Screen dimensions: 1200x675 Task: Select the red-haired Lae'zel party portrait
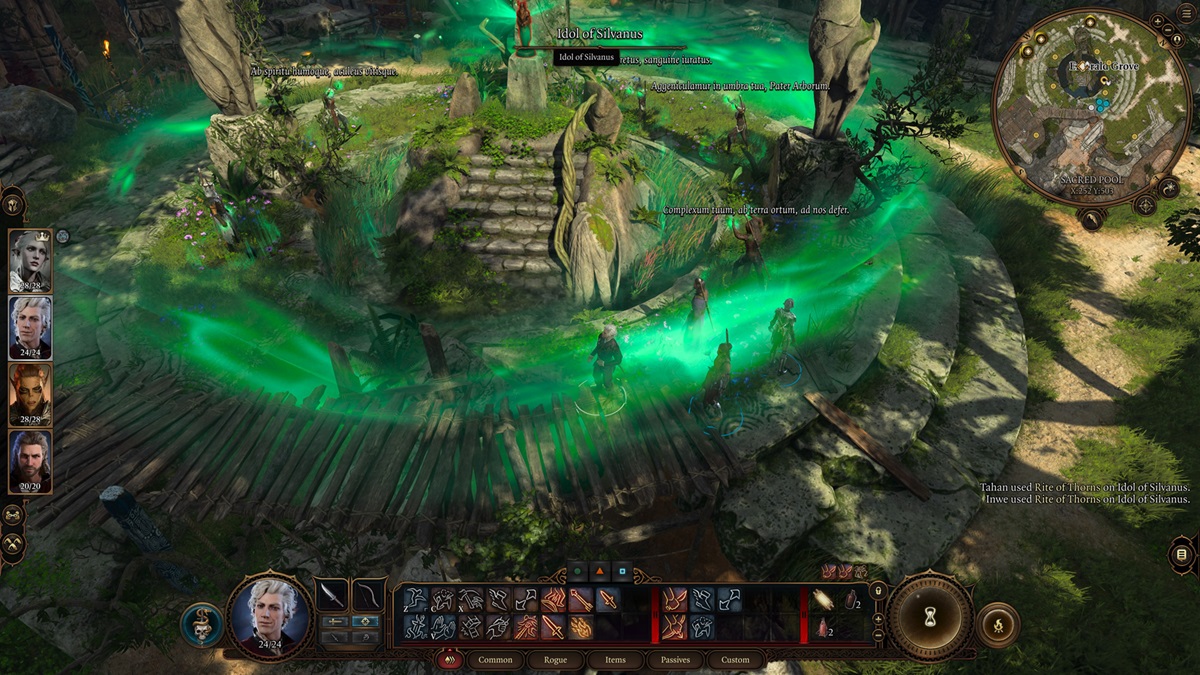tap(30, 394)
